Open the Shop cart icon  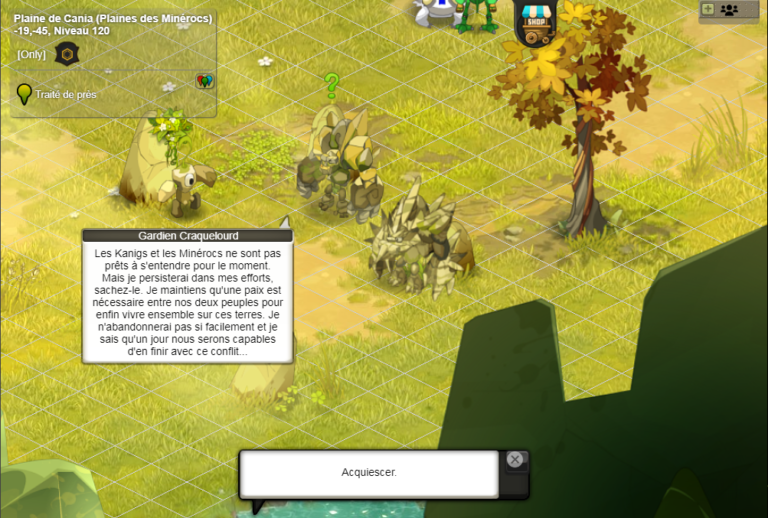point(537,23)
